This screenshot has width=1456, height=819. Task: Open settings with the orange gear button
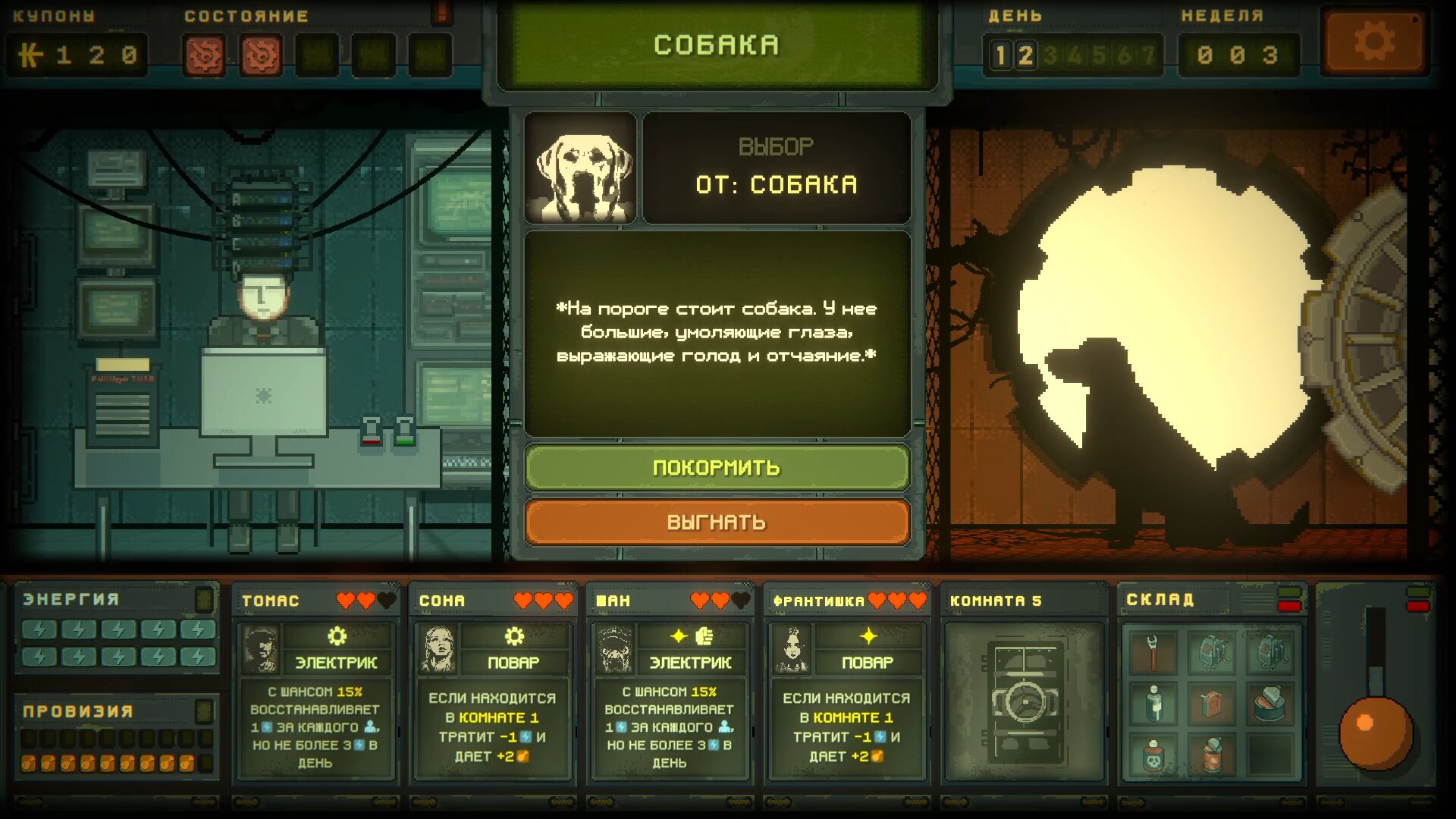[1373, 42]
